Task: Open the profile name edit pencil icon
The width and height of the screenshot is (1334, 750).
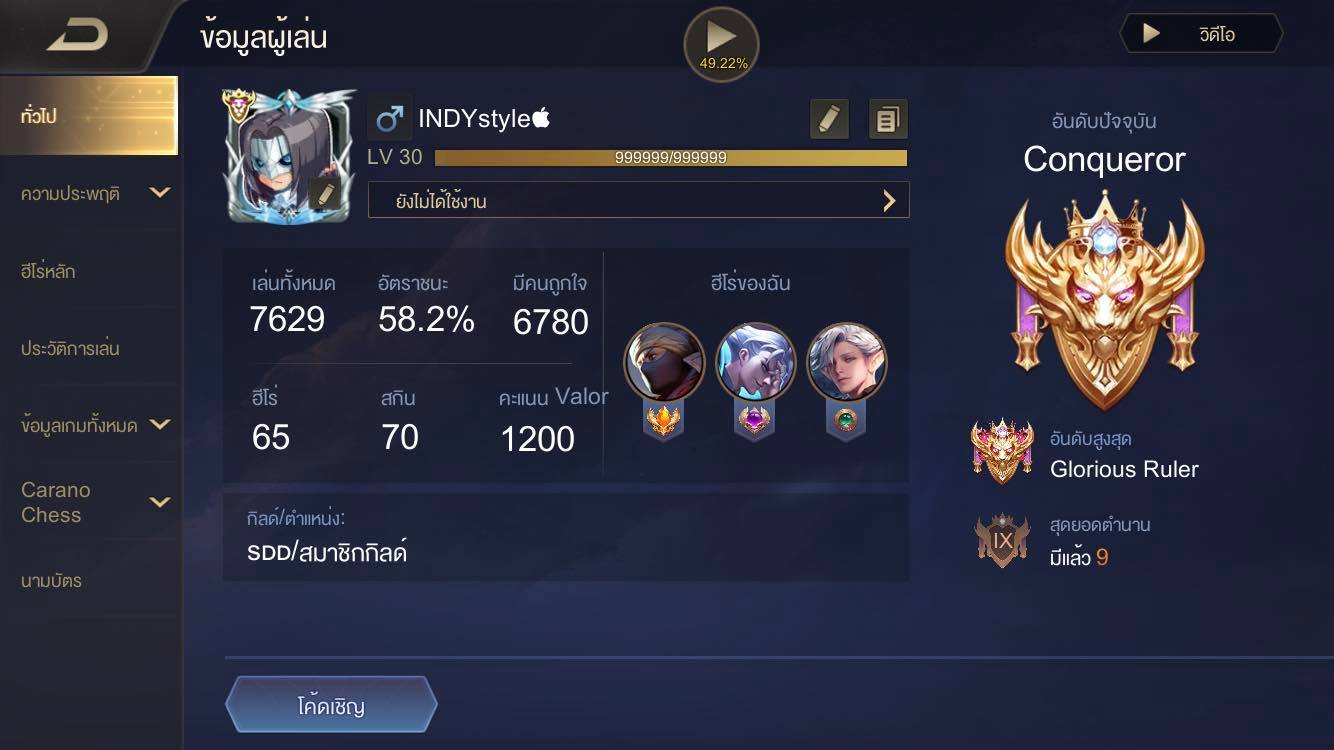Action: coord(828,117)
